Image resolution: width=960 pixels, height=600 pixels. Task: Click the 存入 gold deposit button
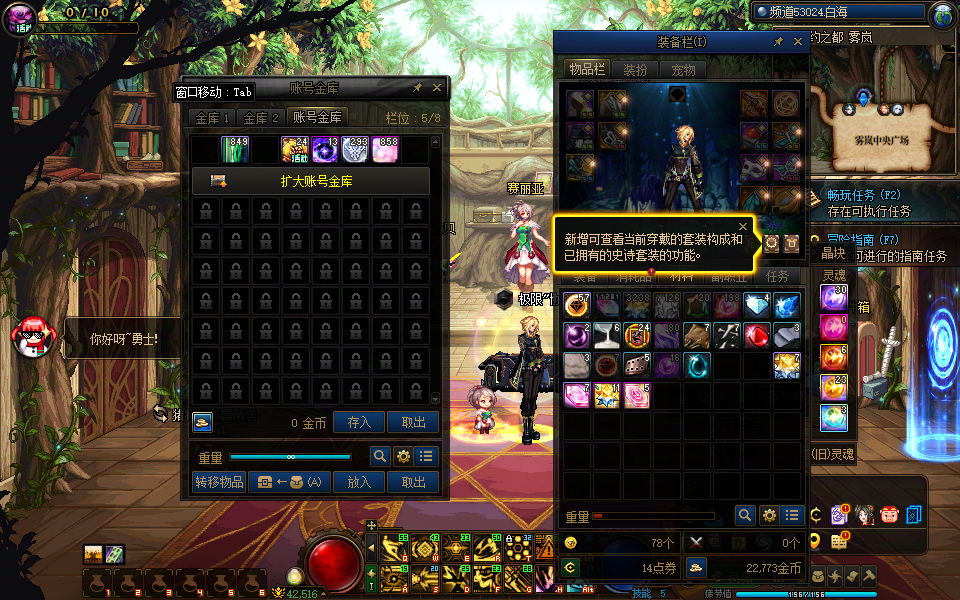(x=359, y=423)
